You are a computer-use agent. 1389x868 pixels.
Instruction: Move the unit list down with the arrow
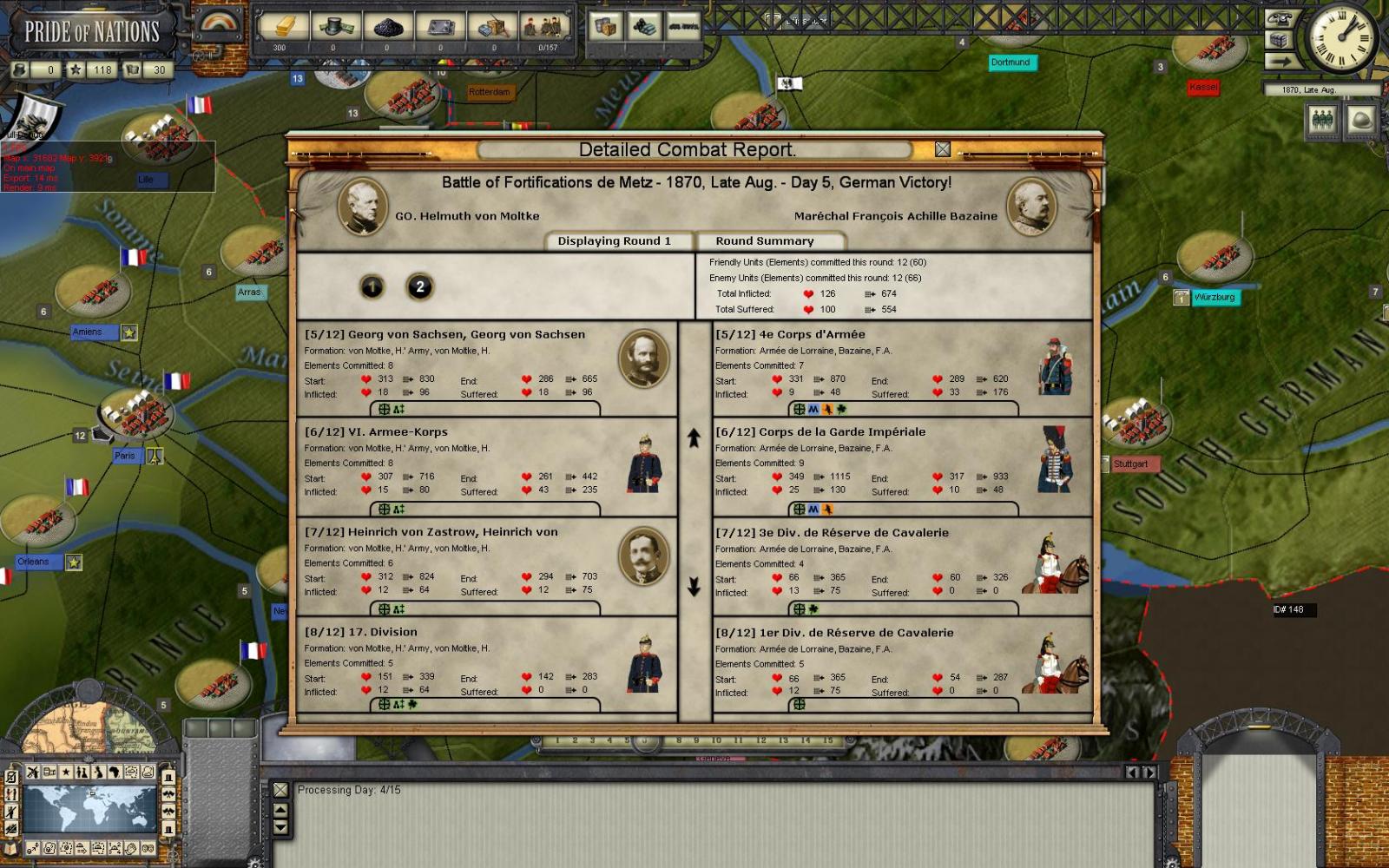pos(694,588)
